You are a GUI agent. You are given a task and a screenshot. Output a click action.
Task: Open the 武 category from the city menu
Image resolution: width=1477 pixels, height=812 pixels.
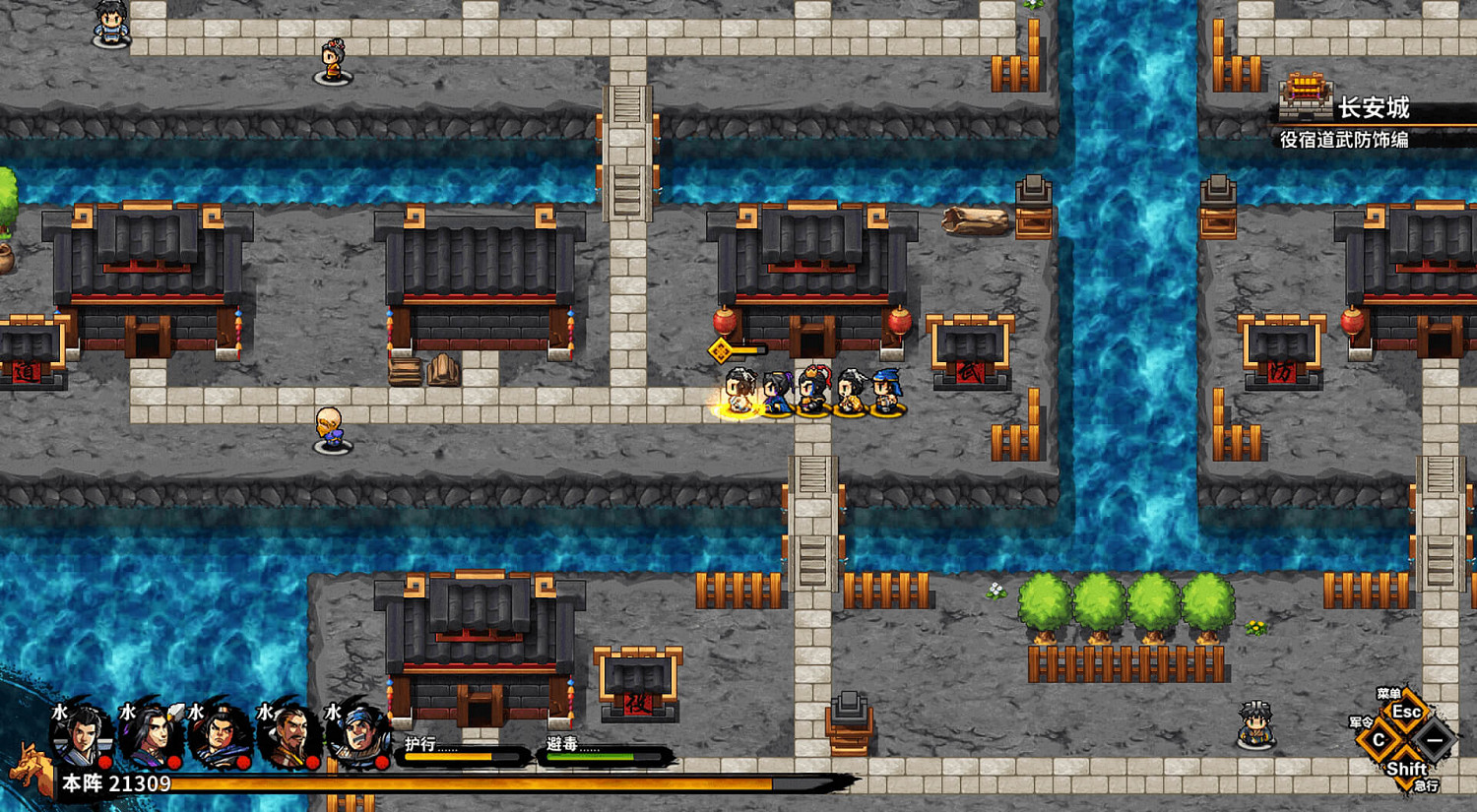[x=1344, y=140]
